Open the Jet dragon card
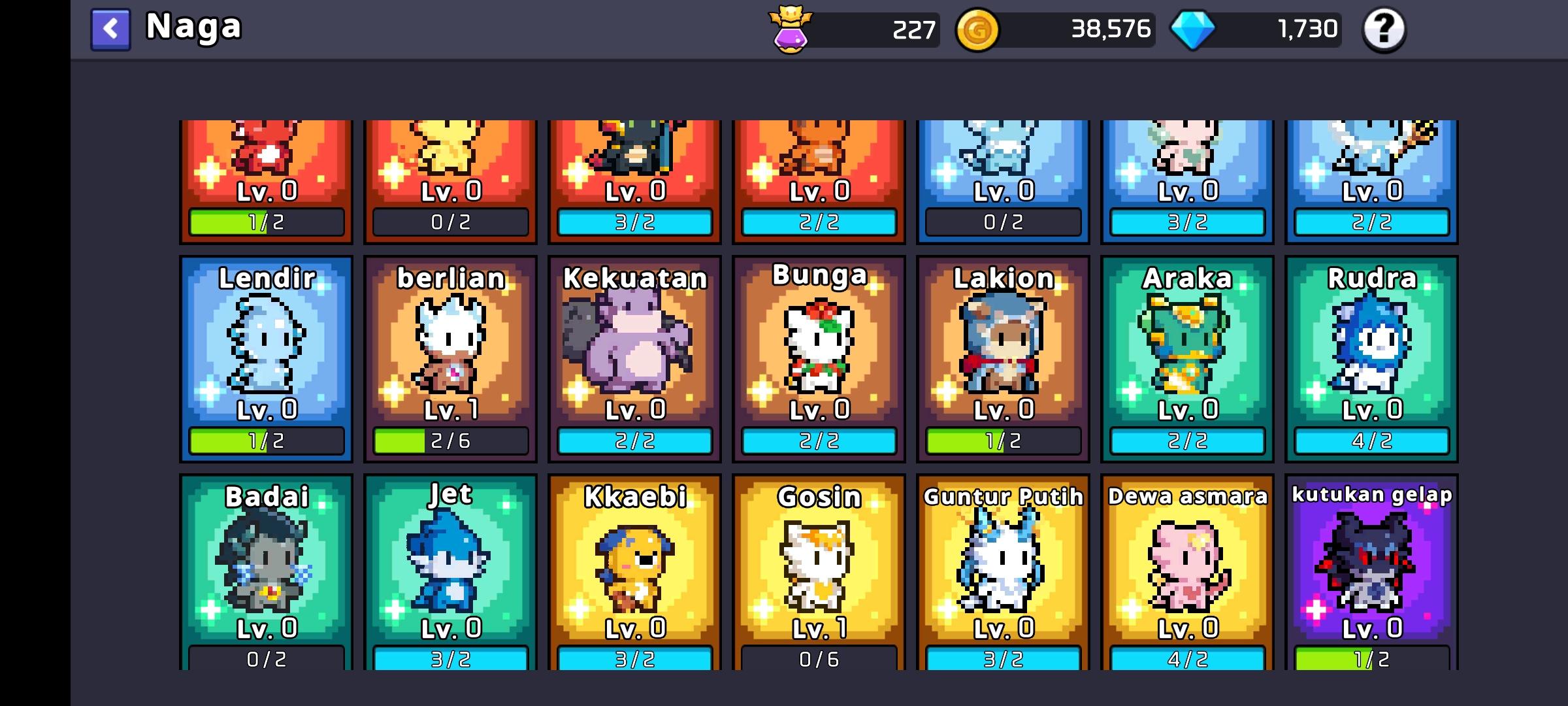Image resolution: width=1568 pixels, height=706 pixels. 451,572
